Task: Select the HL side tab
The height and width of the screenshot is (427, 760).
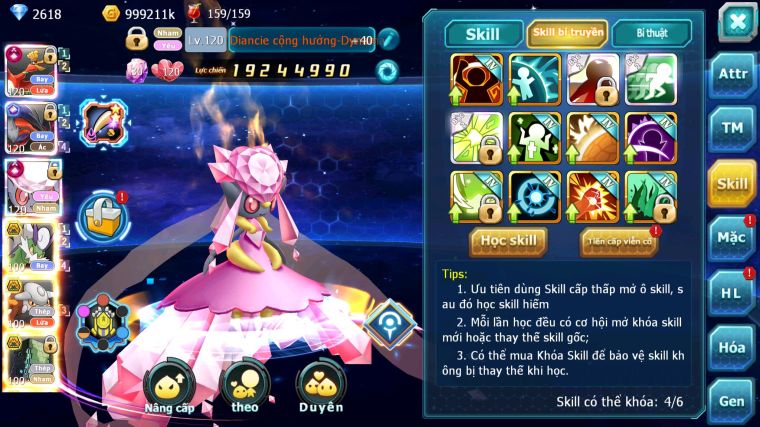Action: 731,293
